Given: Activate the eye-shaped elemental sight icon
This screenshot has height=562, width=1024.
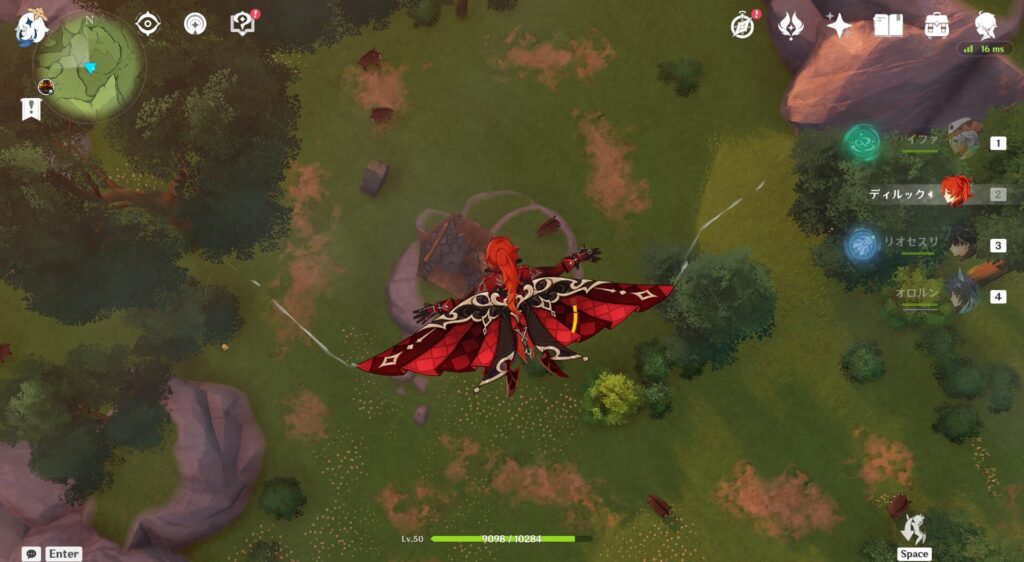Looking at the screenshot, I should coord(148,23).
